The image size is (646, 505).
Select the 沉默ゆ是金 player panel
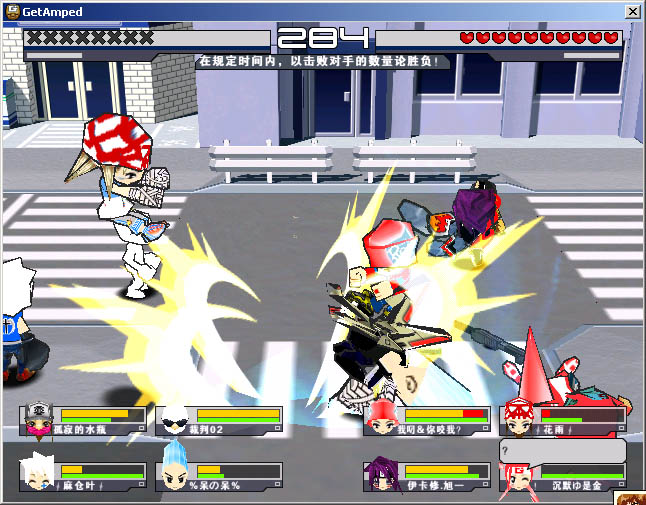click(563, 478)
